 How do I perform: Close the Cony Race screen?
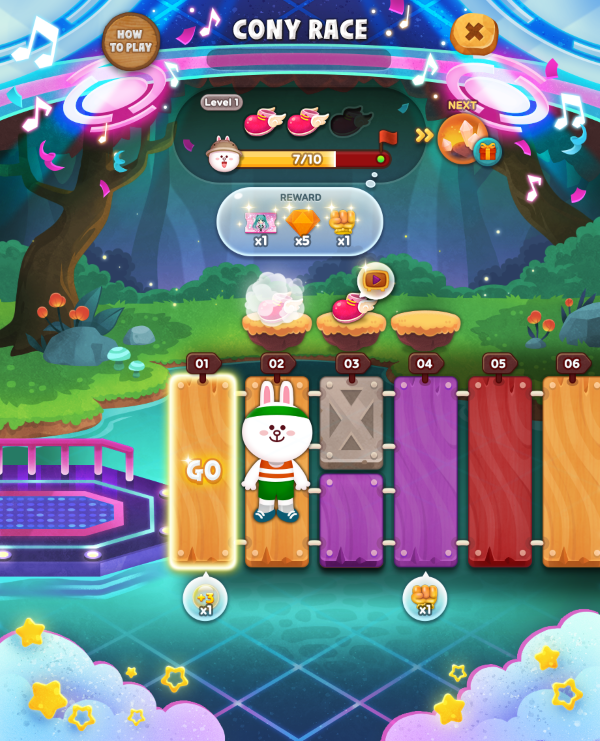click(474, 33)
